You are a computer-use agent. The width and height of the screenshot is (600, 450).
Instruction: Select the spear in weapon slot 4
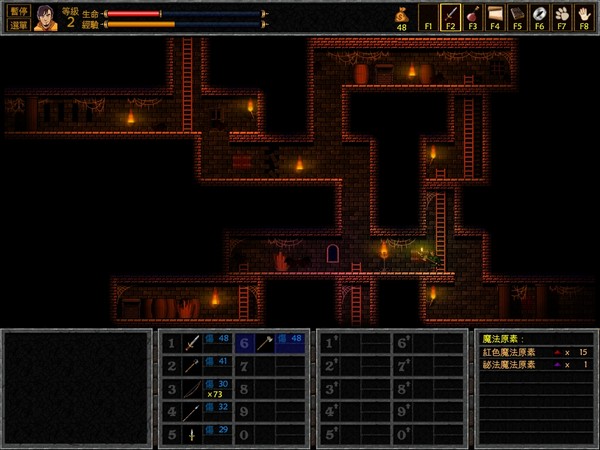(x=192, y=411)
